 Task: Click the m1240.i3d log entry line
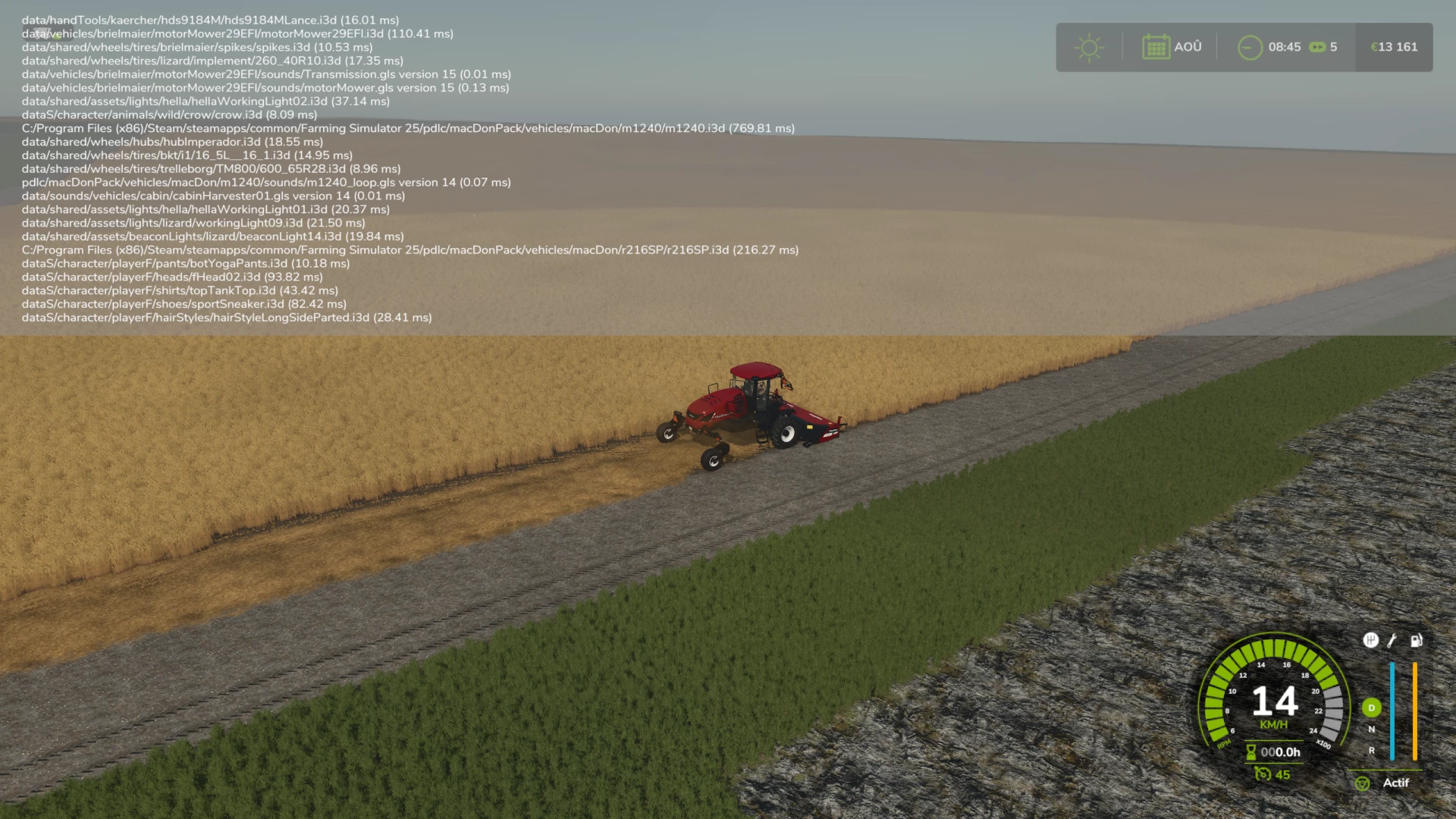tap(409, 128)
